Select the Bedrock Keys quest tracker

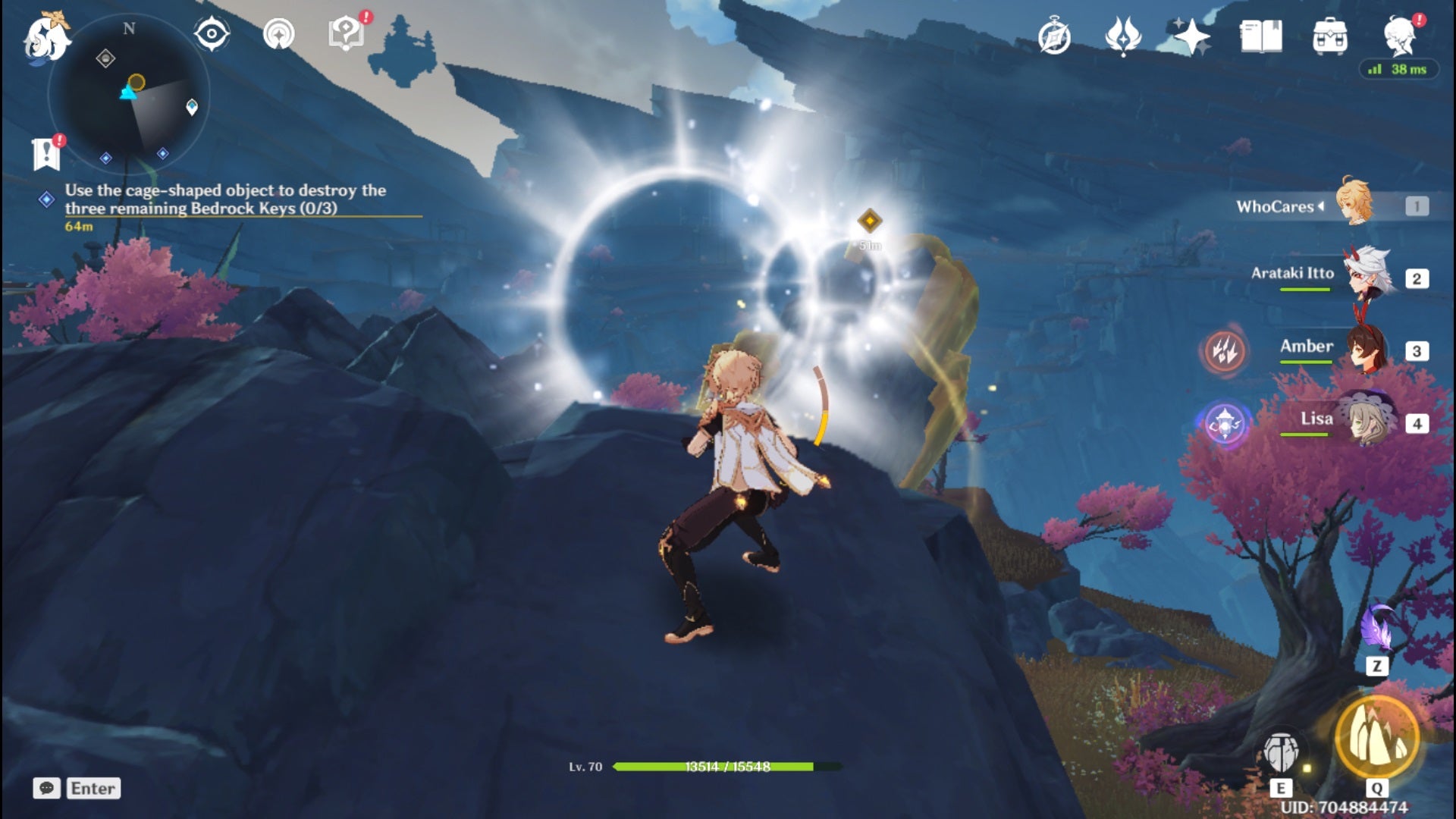pyautogui.click(x=224, y=199)
